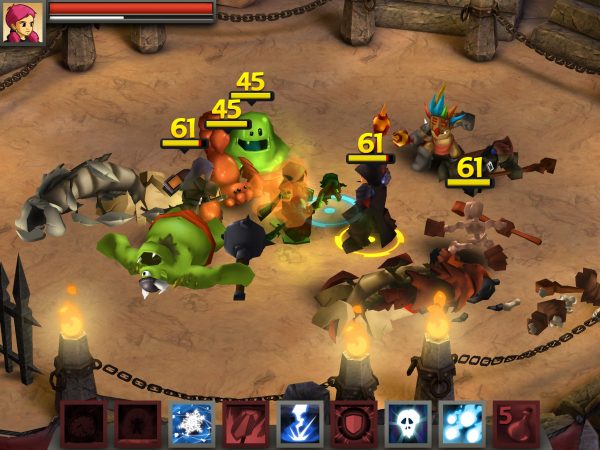Drink the red health potion
This screenshot has width=600, height=450.
click(516, 424)
